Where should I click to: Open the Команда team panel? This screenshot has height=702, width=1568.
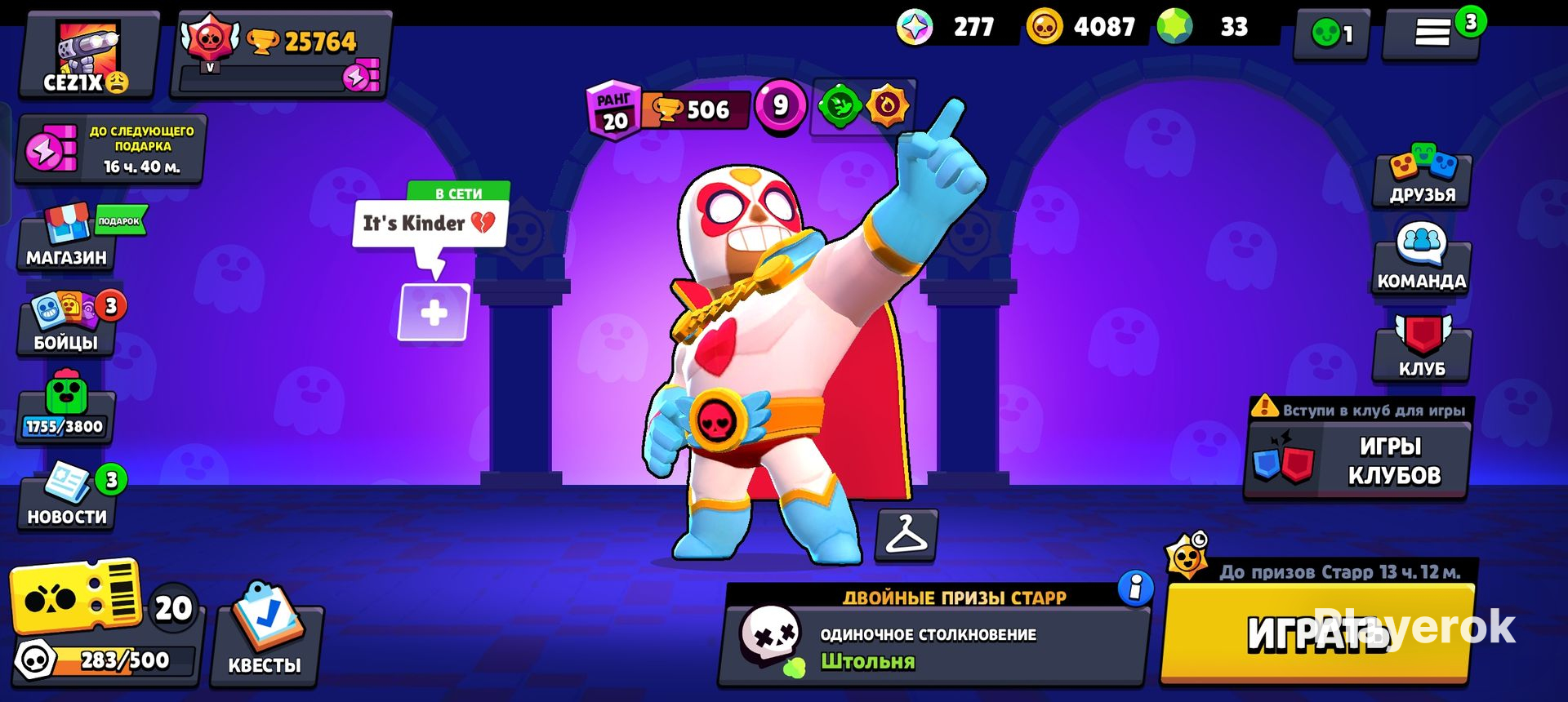1423,261
